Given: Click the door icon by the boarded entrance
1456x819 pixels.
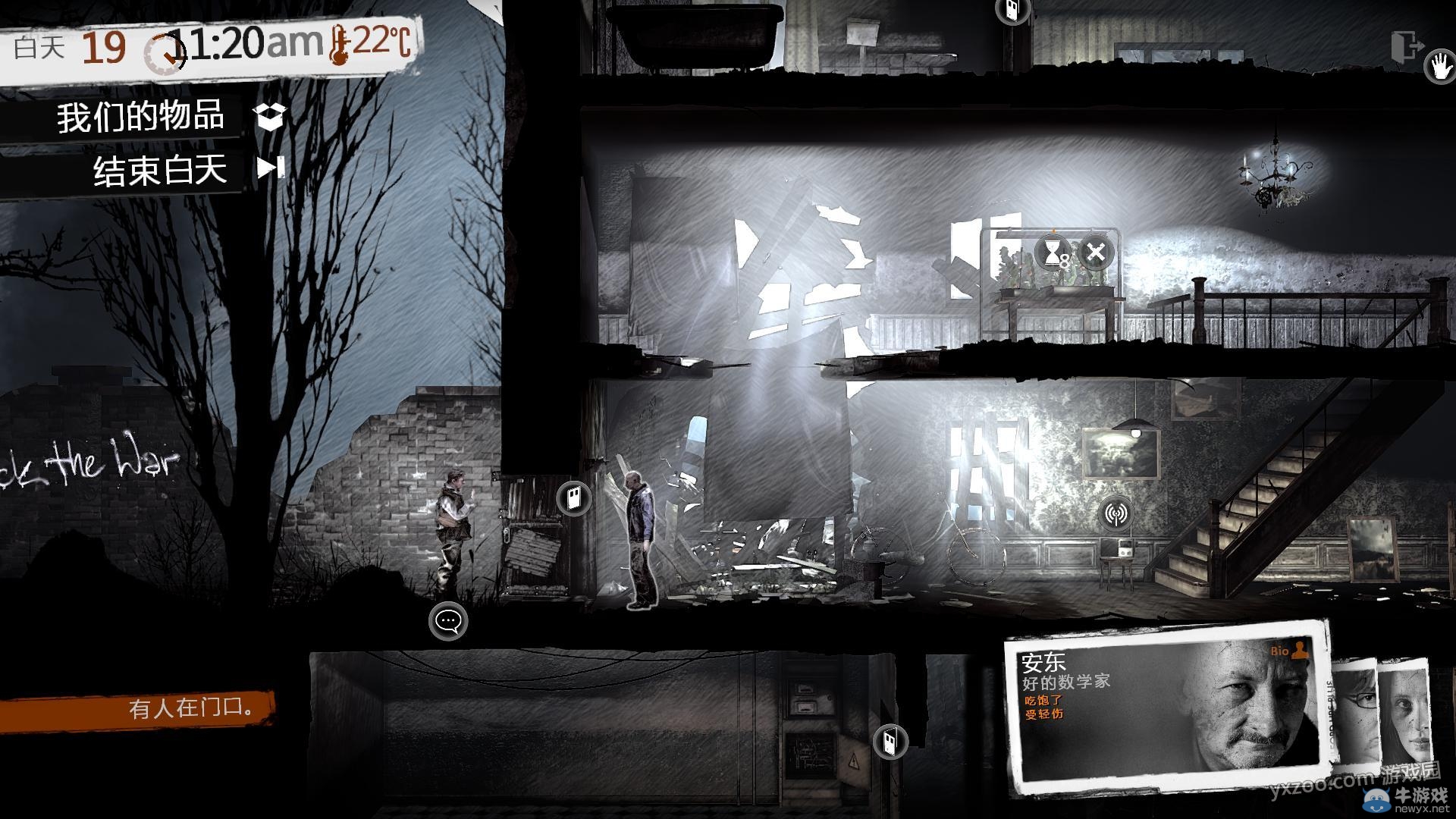Looking at the screenshot, I should click(574, 499).
